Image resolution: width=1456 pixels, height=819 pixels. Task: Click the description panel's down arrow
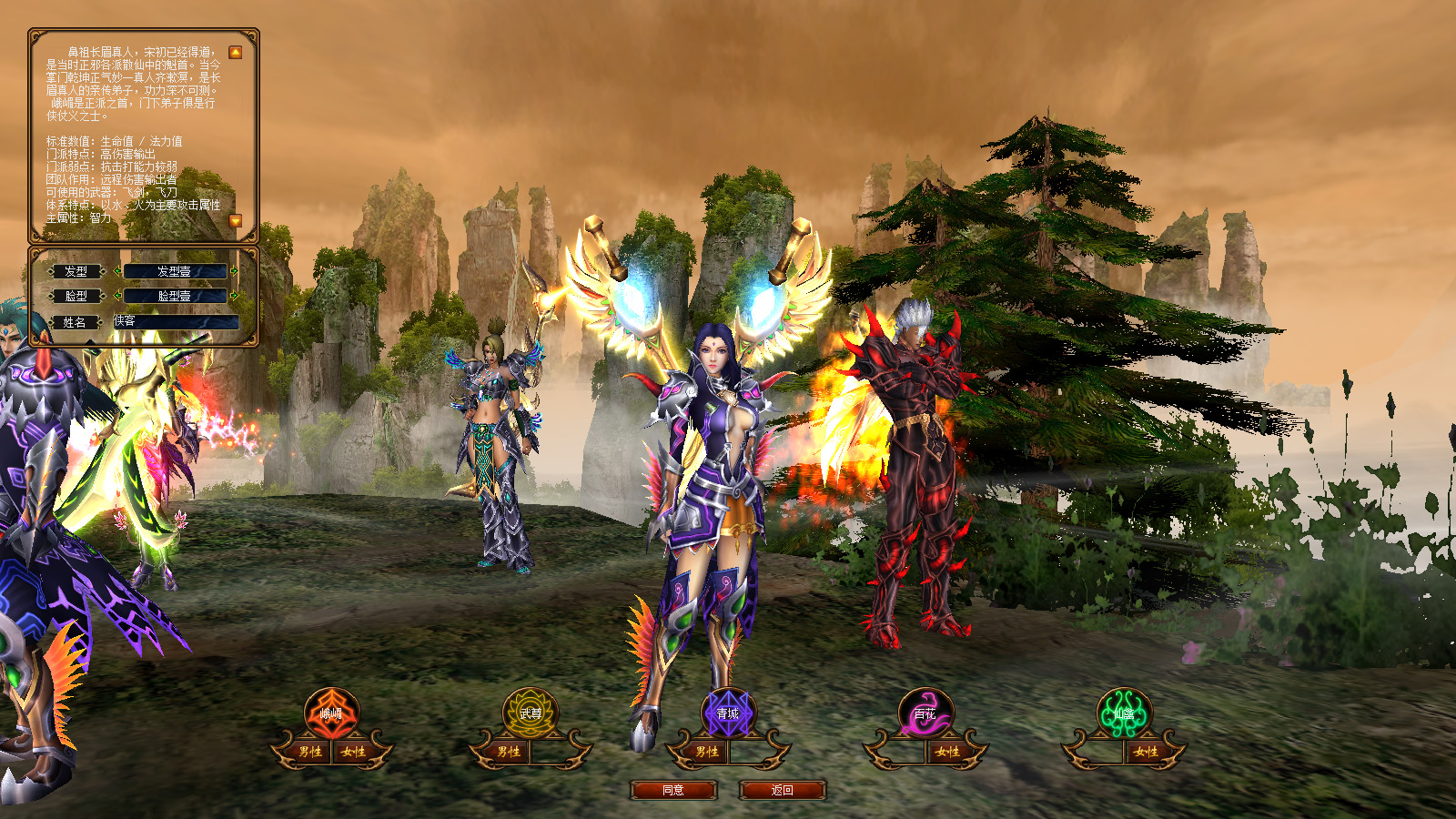click(235, 221)
